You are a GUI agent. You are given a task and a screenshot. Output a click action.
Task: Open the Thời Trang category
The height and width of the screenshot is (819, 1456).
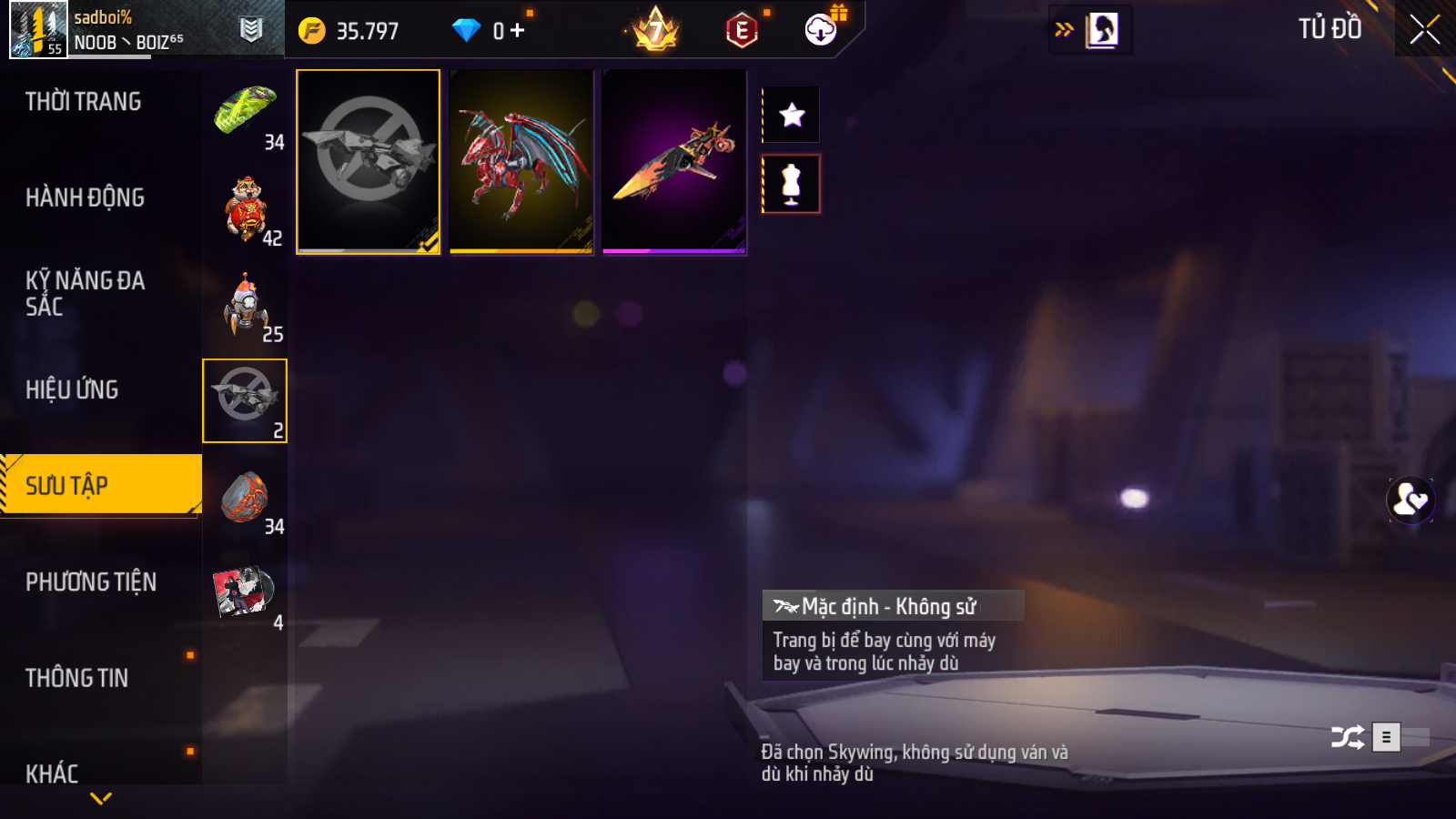coord(84,102)
